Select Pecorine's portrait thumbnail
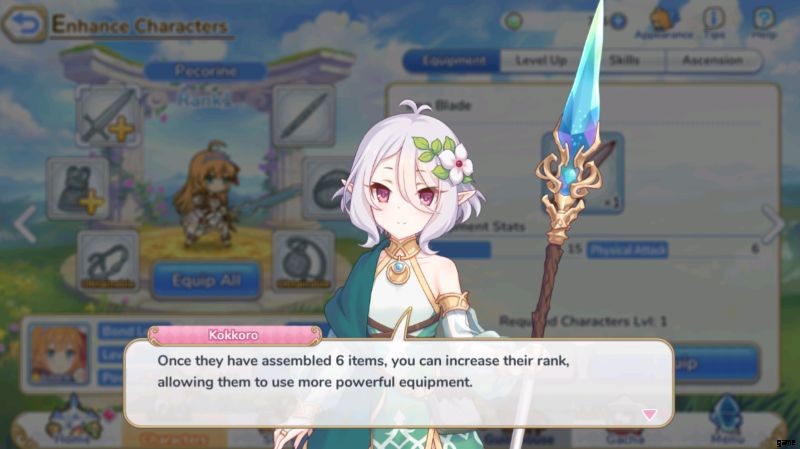Screen dimensions: 800x449 point(58,354)
